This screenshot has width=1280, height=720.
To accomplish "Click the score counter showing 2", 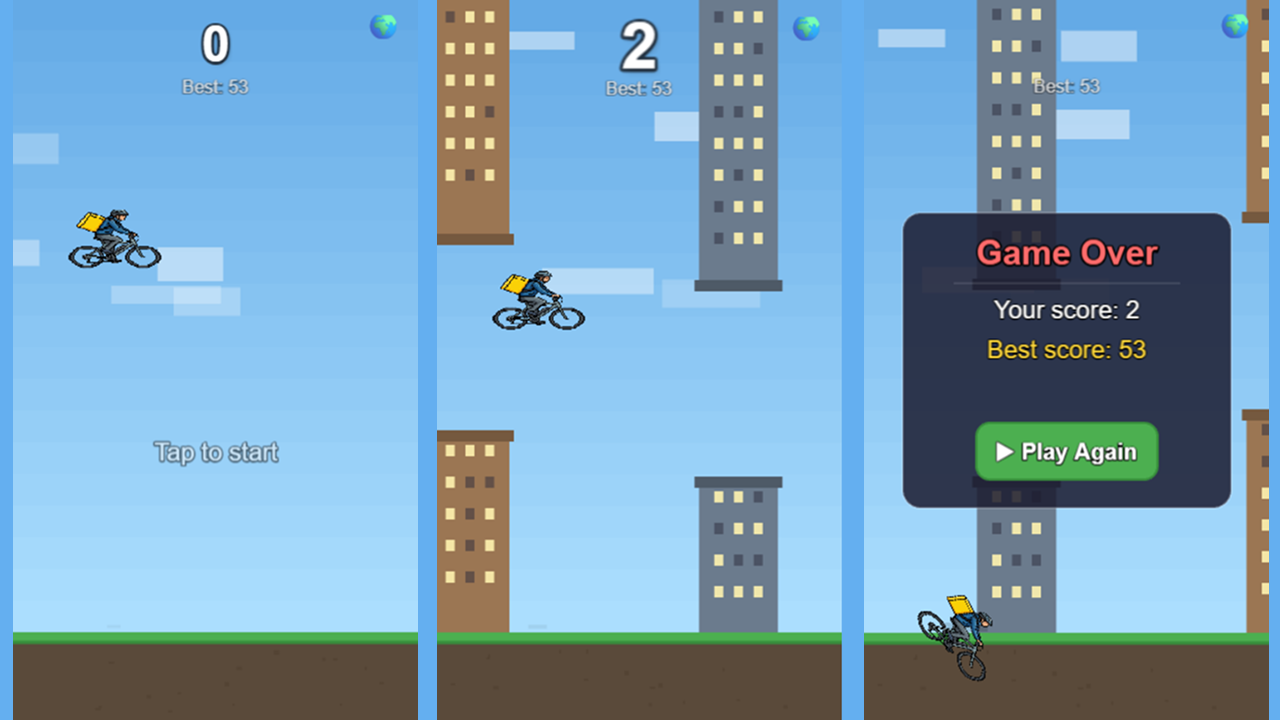I will [639, 44].
